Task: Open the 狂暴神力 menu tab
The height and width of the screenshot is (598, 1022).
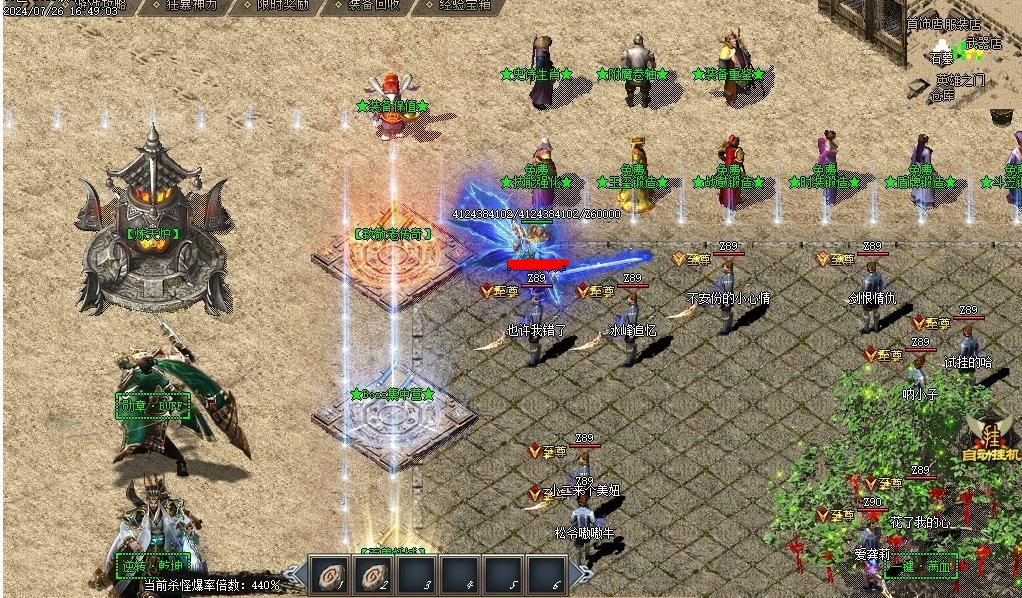Action: click(188, 5)
